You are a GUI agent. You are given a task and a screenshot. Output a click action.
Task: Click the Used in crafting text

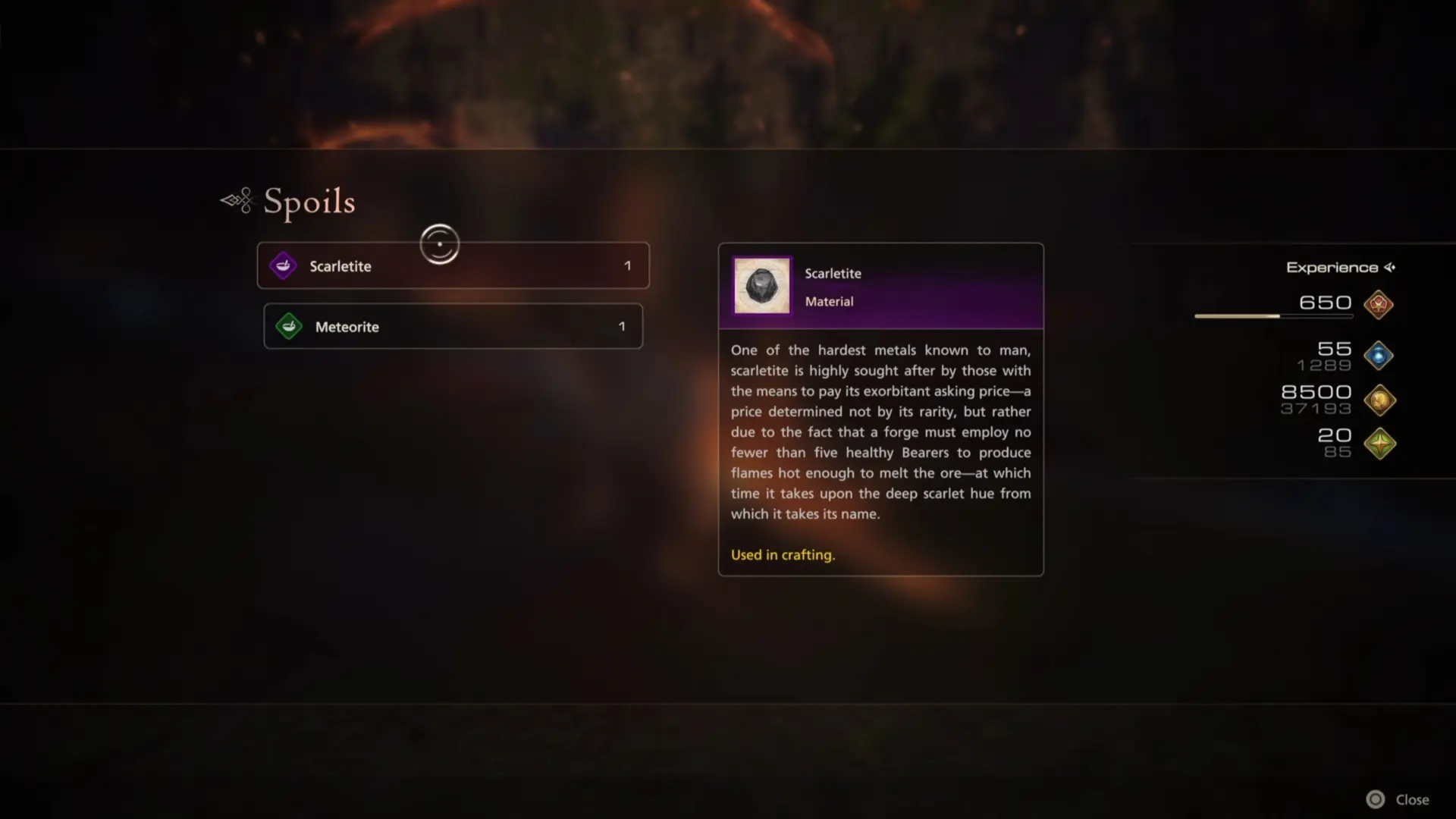click(x=782, y=554)
